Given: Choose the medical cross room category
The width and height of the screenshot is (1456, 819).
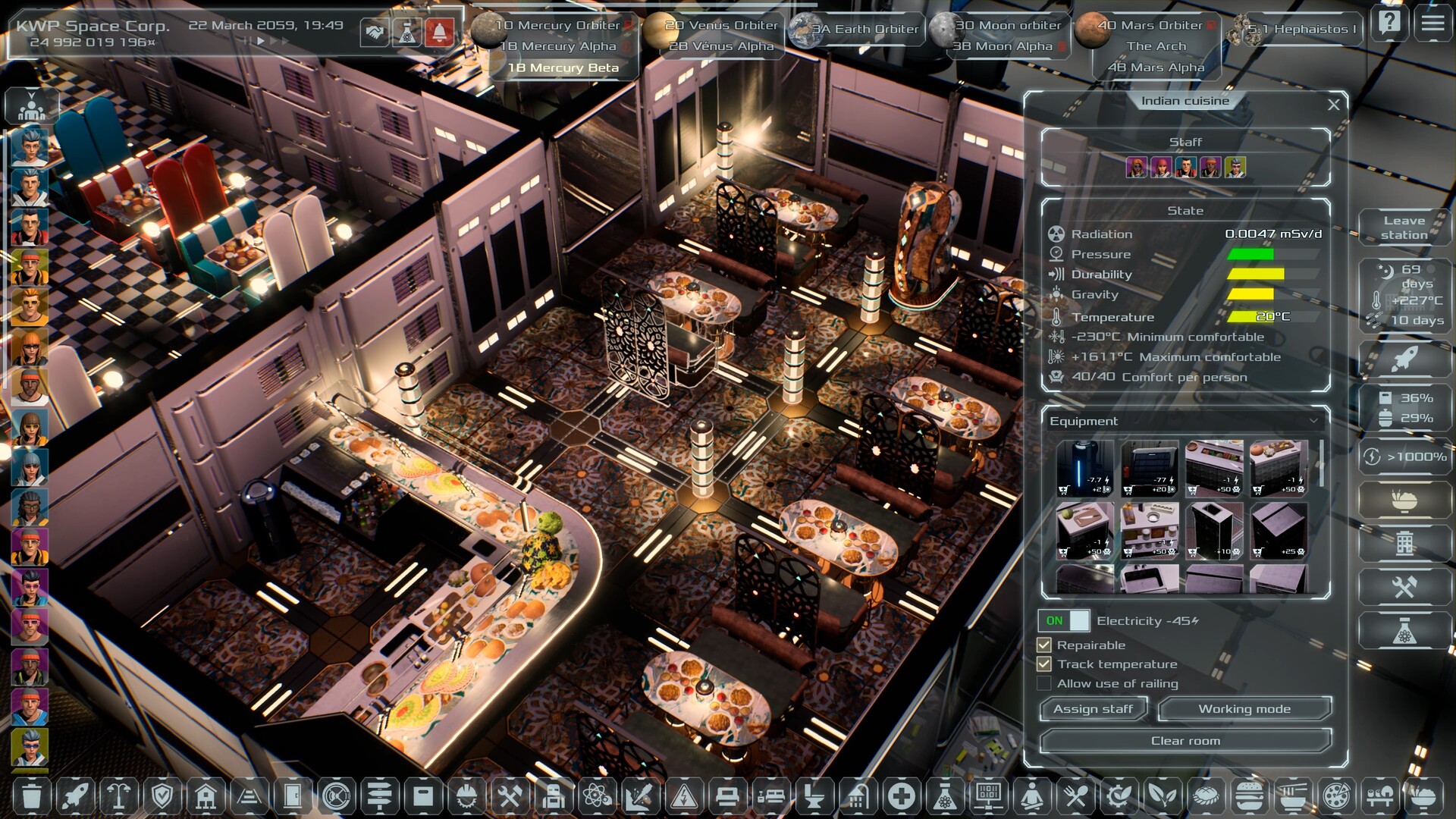Looking at the screenshot, I should pos(901,796).
